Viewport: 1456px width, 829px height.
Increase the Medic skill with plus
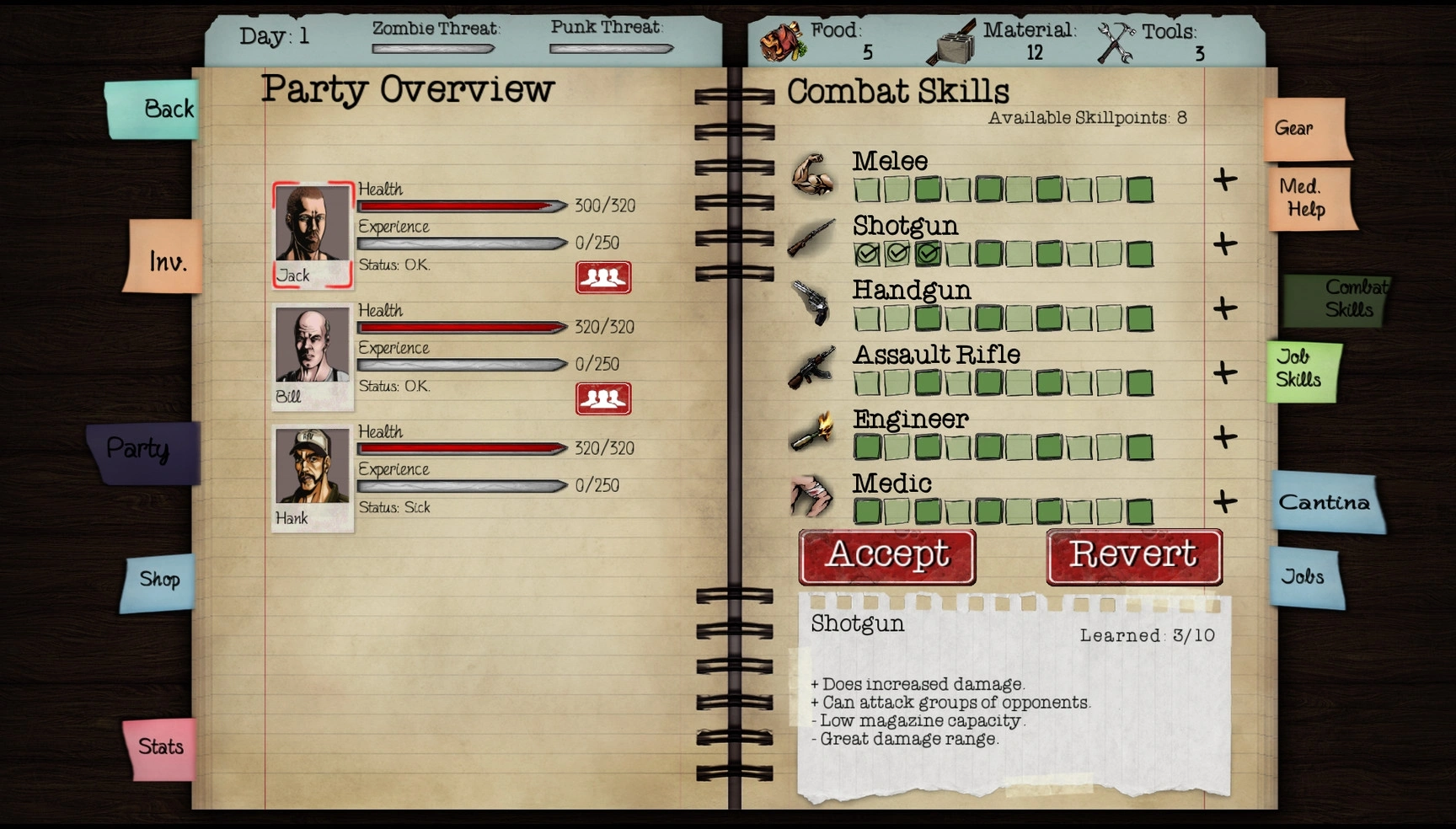(x=1224, y=501)
